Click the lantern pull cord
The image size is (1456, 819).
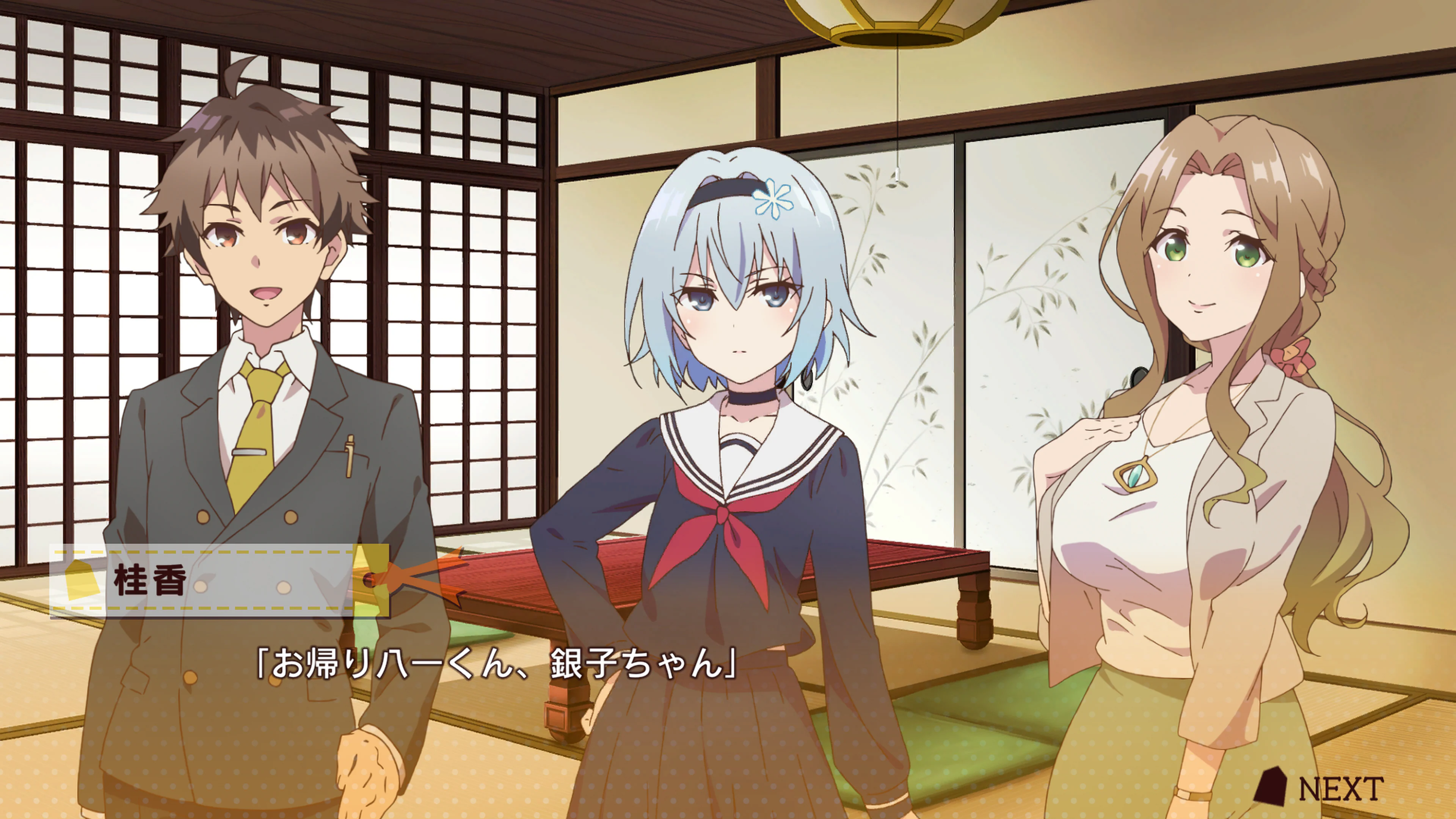(898, 113)
